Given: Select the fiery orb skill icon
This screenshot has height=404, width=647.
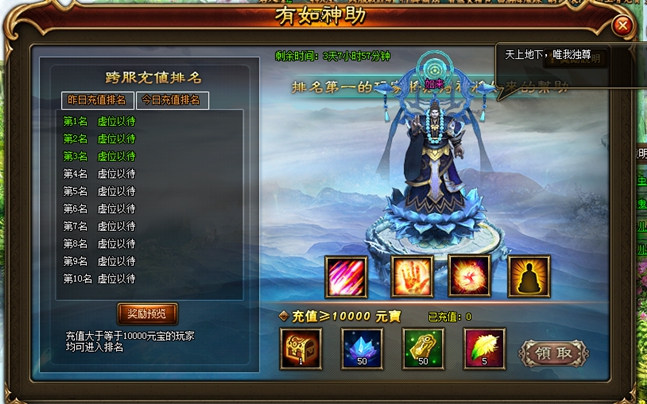Looking at the screenshot, I should (x=467, y=277).
